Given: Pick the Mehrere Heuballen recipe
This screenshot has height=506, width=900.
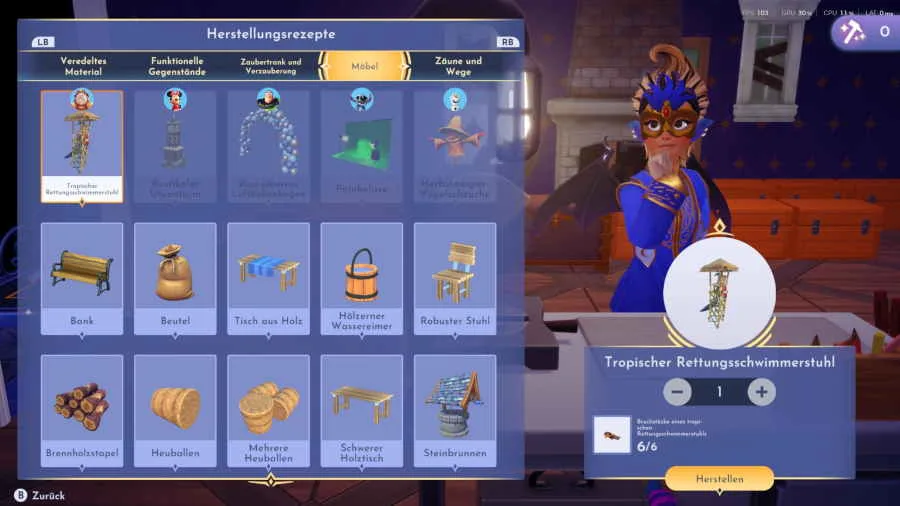Looking at the screenshot, I should [268, 410].
